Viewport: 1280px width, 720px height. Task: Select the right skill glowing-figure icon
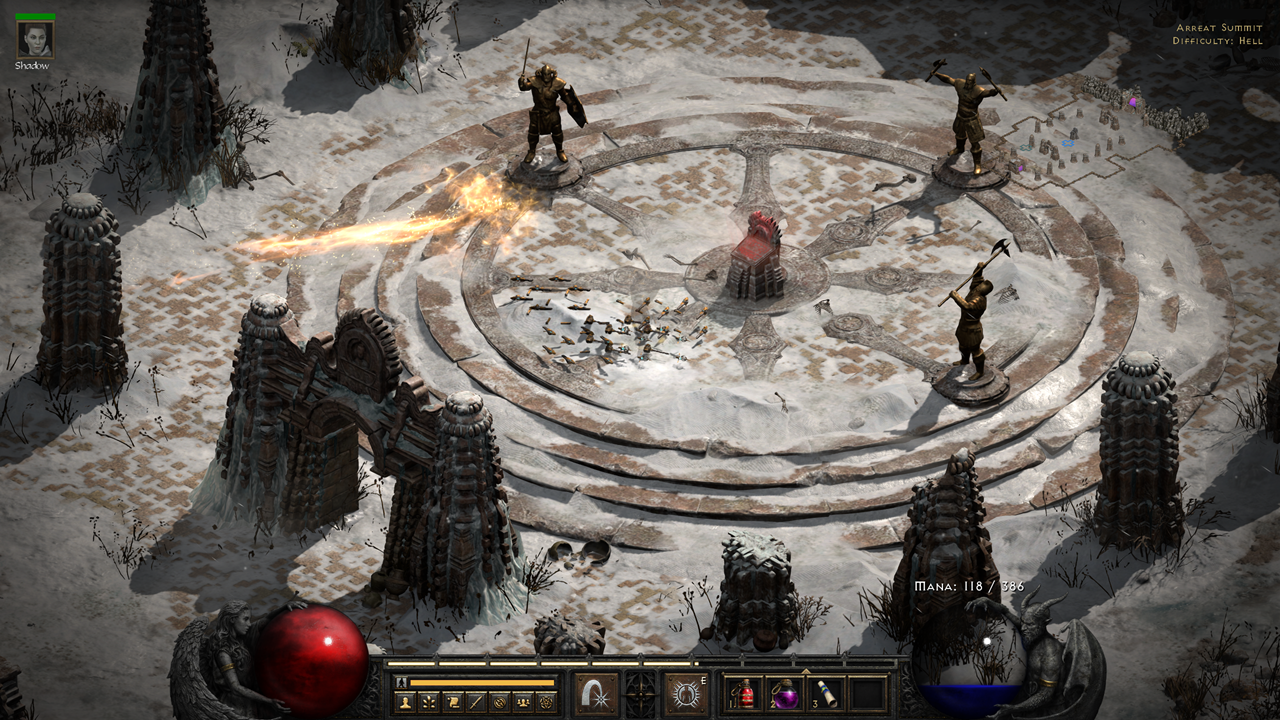click(687, 693)
